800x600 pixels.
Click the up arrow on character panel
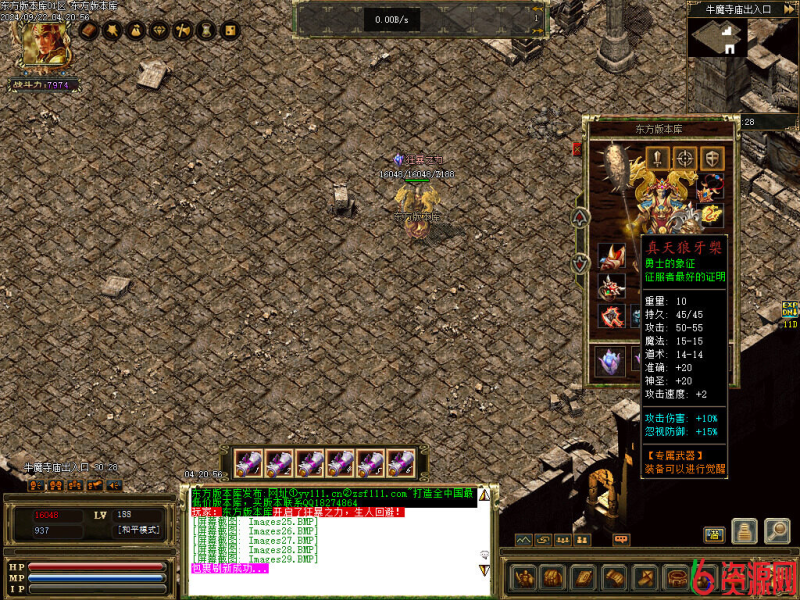(x=580, y=217)
